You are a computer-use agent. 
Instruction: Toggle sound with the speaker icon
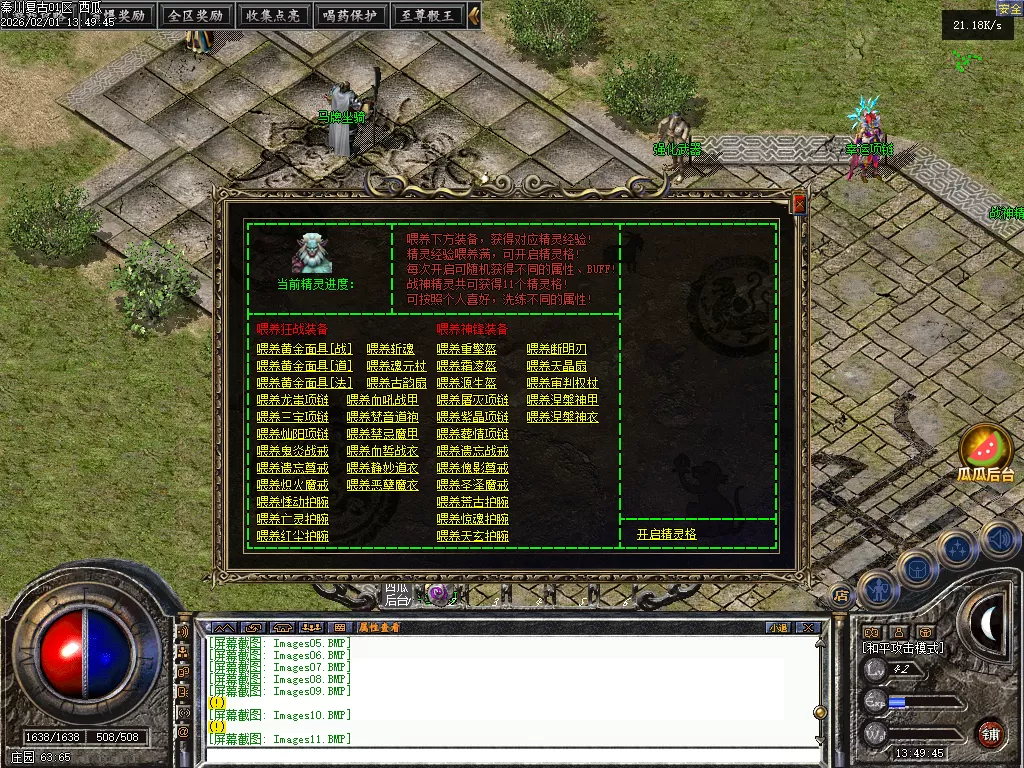pos(999,540)
